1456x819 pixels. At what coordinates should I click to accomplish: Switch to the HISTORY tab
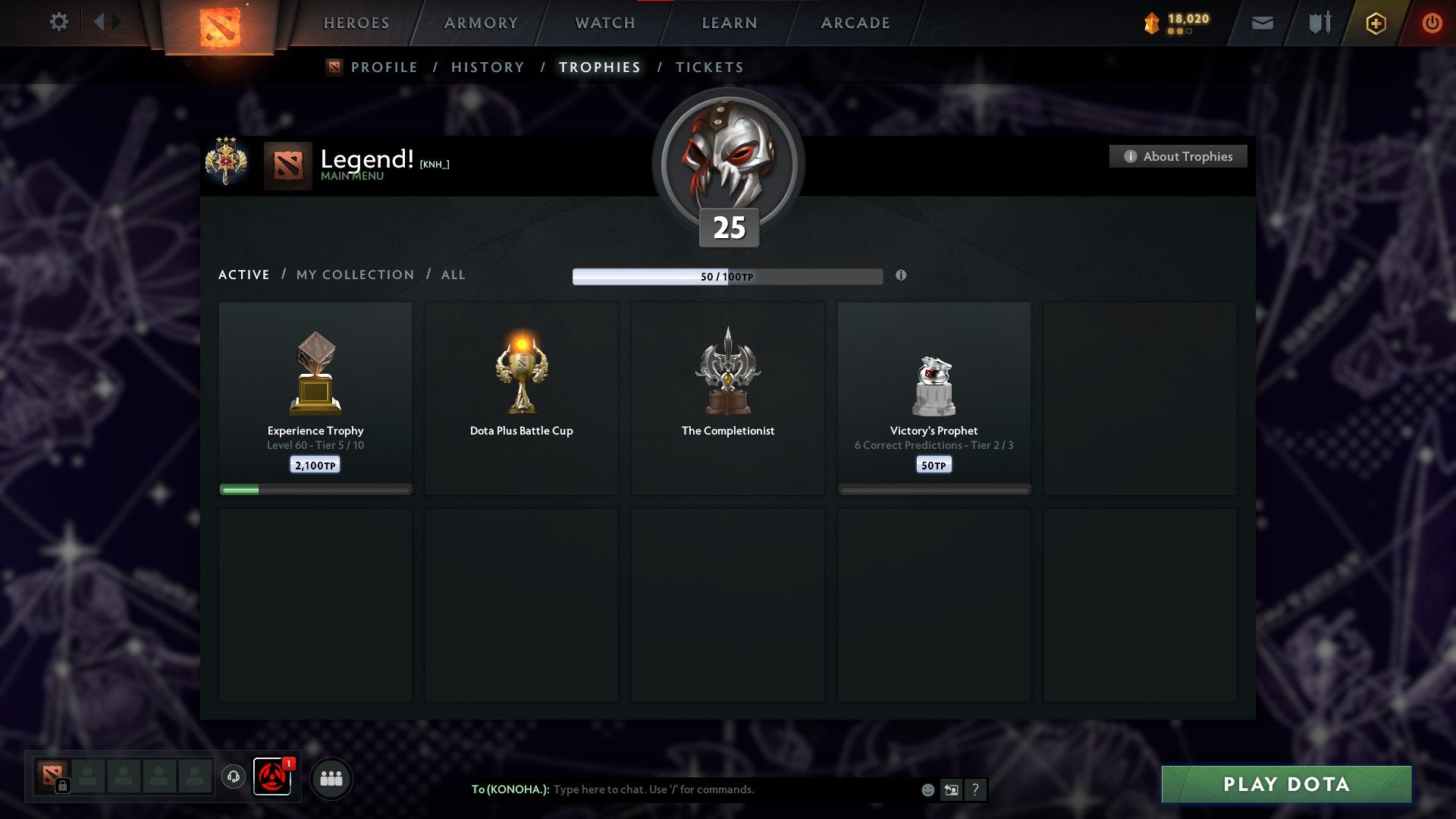click(487, 67)
